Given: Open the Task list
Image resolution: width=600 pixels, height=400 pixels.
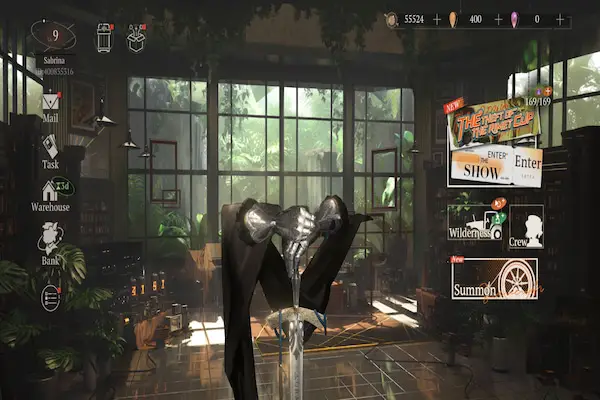Looking at the screenshot, I should point(50,149).
